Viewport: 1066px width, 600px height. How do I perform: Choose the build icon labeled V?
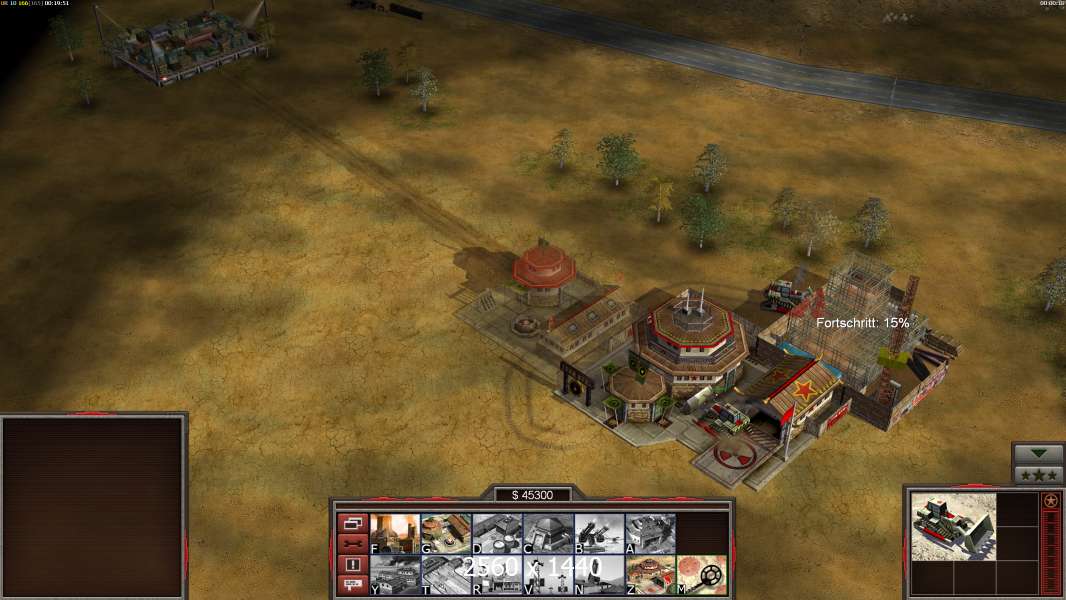(548, 575)
